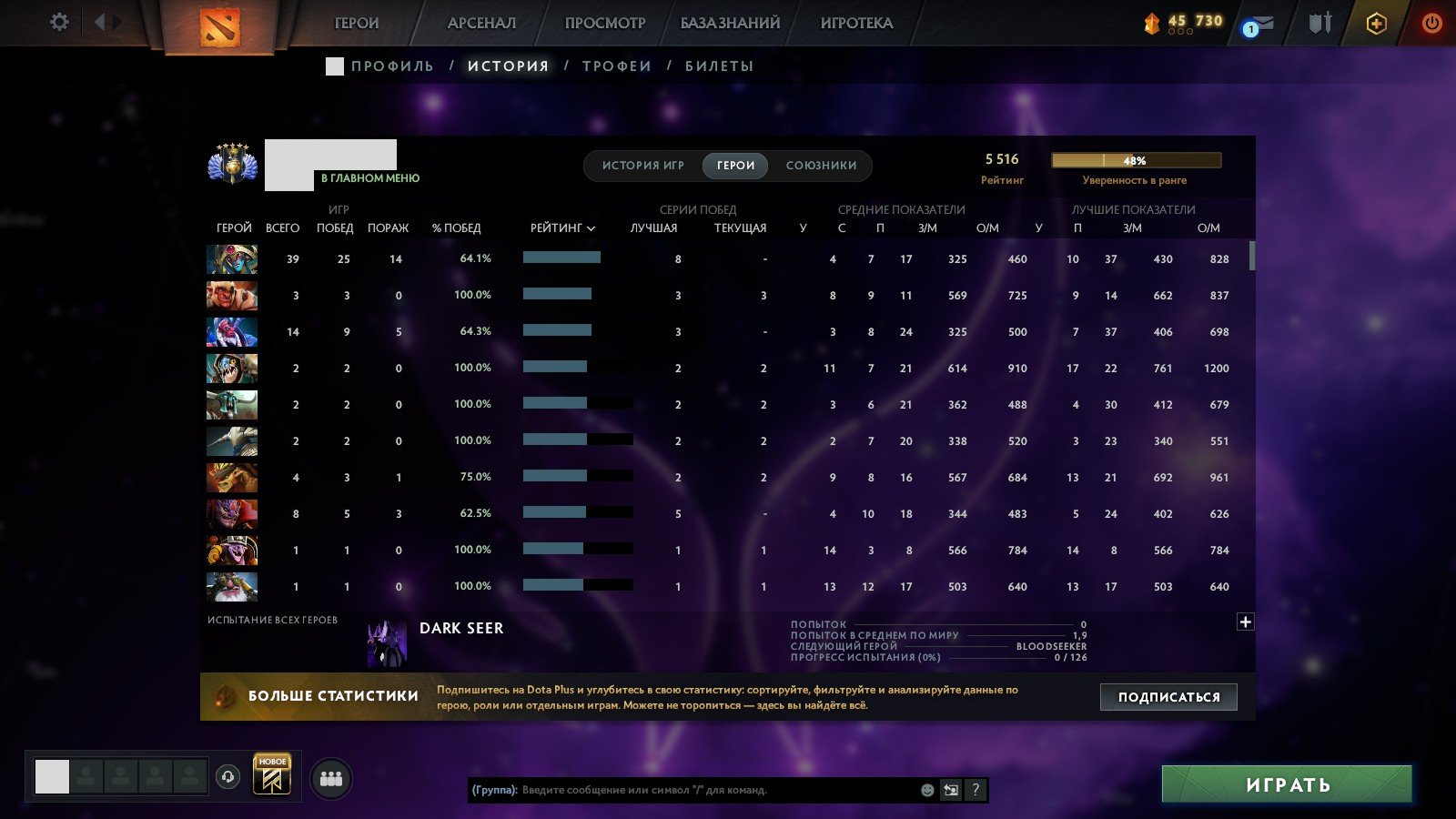This screenshot has height=819, width=1456.
Task: Switch to the ТРОФЕИ tab
Action: 618,65
